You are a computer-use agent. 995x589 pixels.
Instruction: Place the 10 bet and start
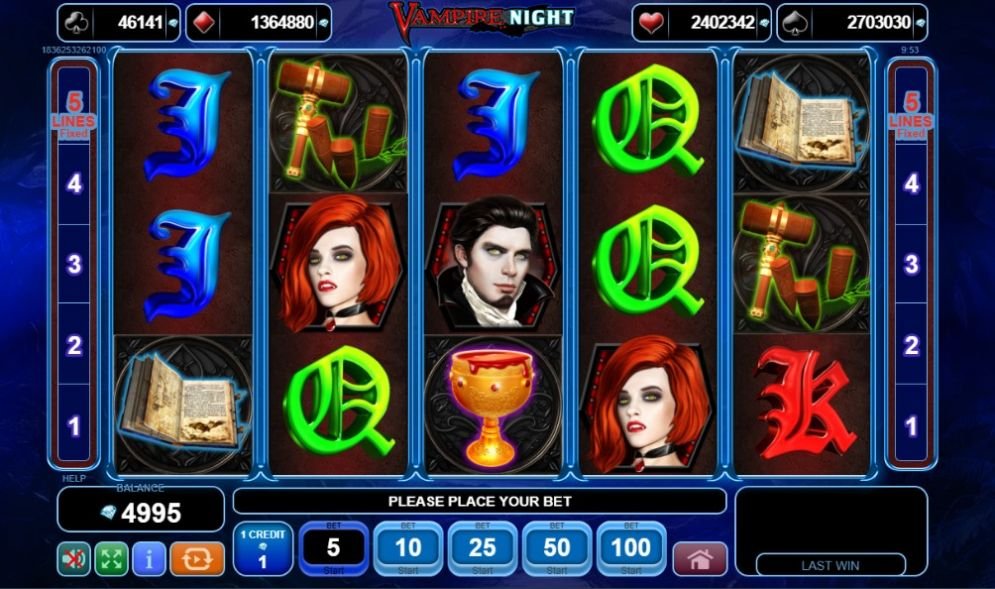point(408,549)
